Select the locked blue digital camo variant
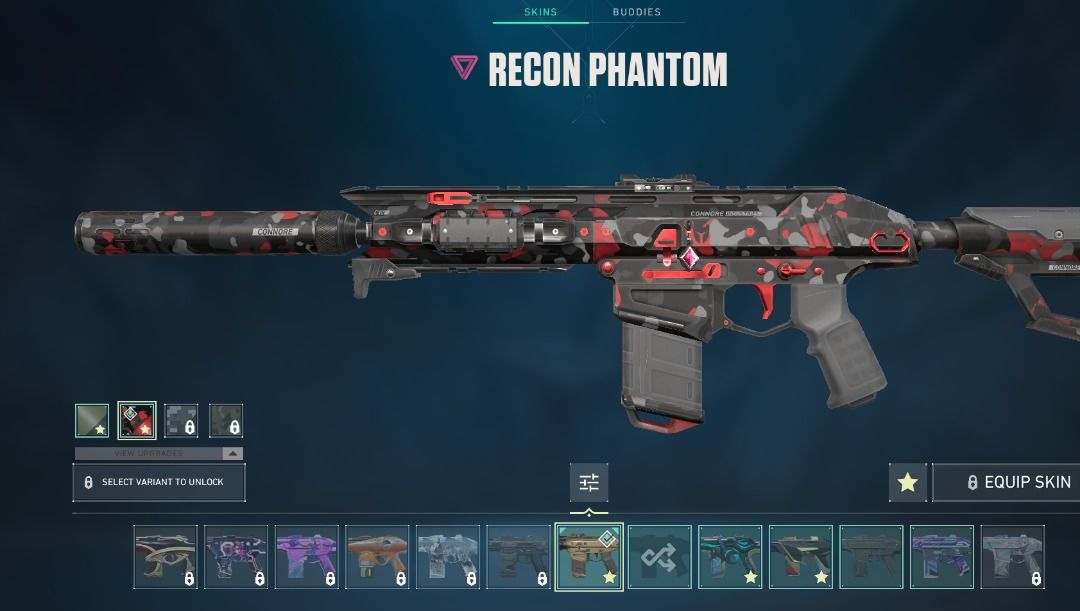Viewport: 1080px width, 611px height. 181,421
